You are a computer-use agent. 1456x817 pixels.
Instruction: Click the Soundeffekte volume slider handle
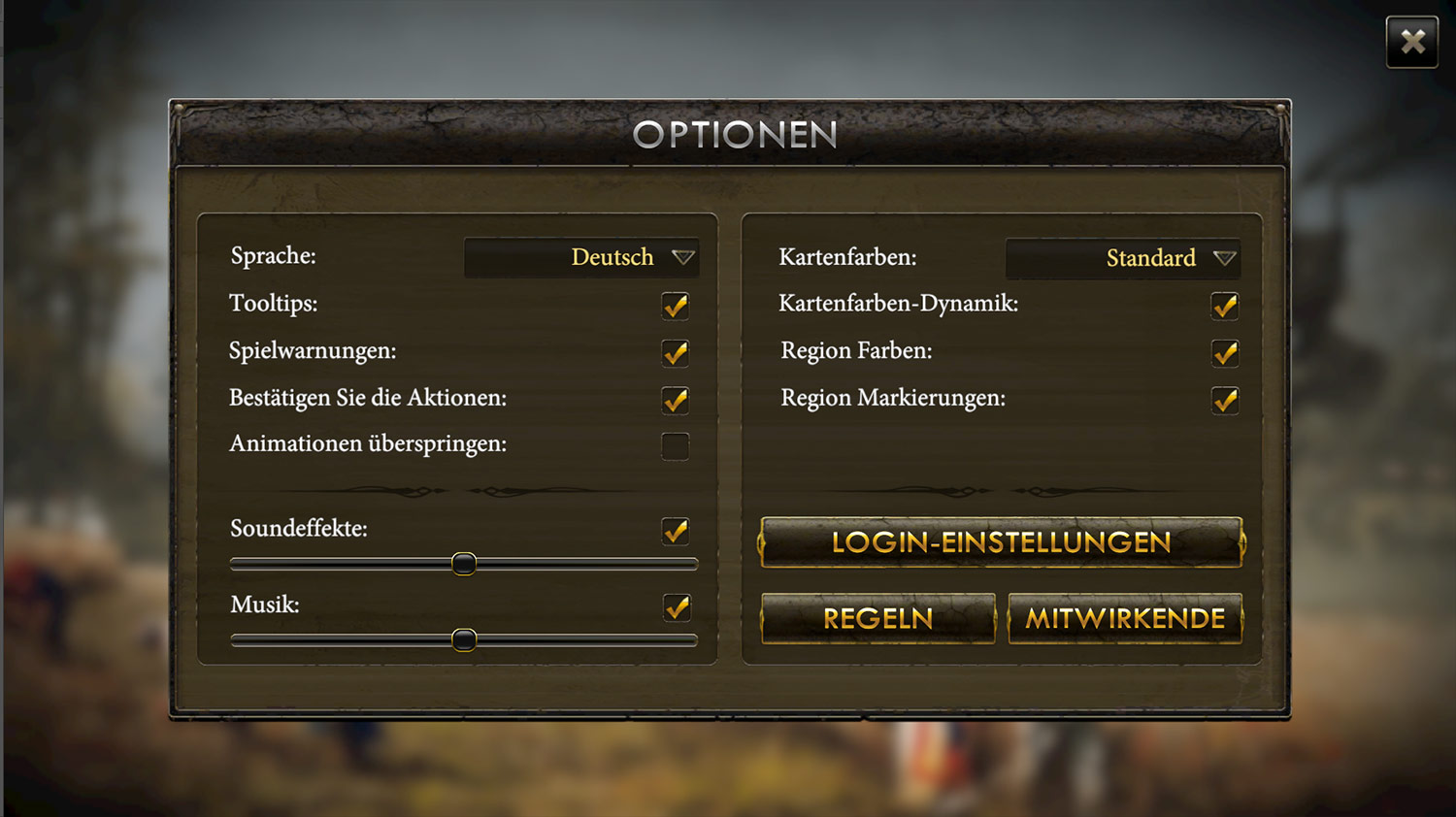(x=464, y=564)
